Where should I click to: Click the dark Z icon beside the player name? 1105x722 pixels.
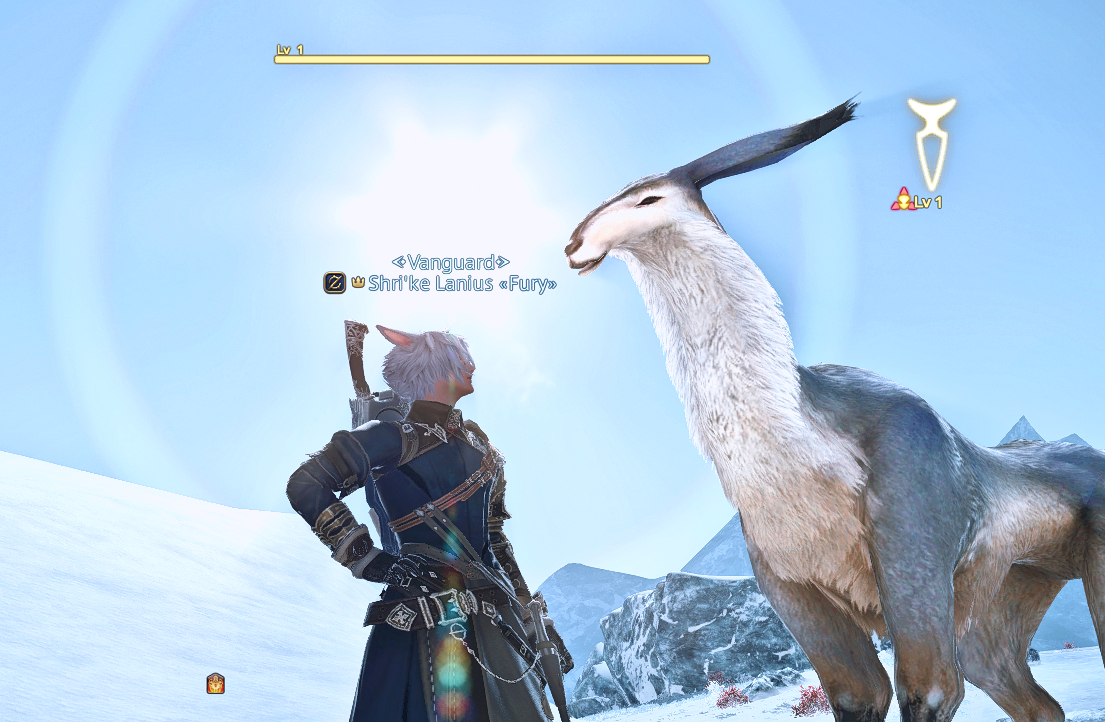pyautogui.click(x=334, y=283)
